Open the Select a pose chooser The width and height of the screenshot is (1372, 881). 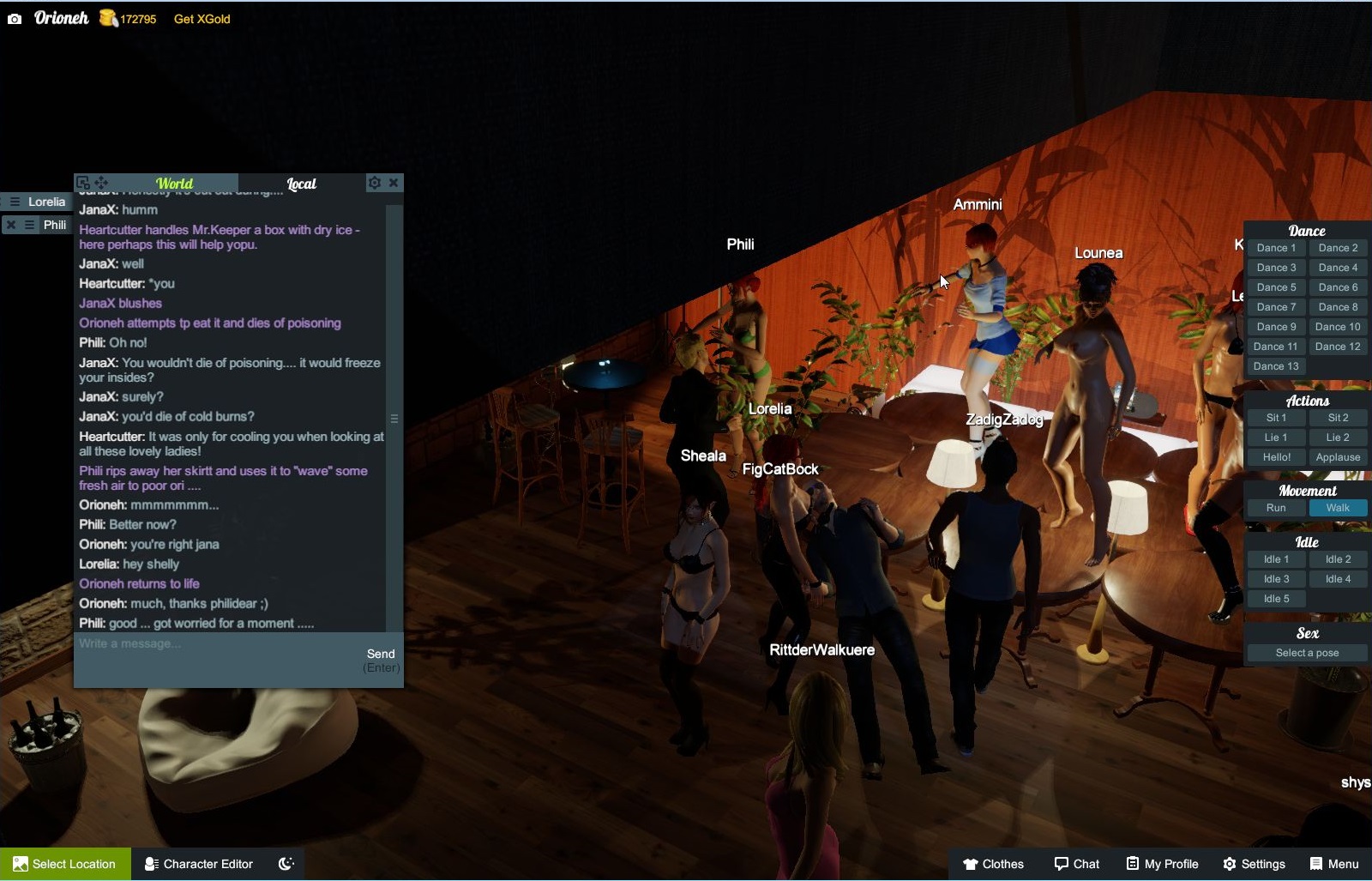[x=1306, y=653]
